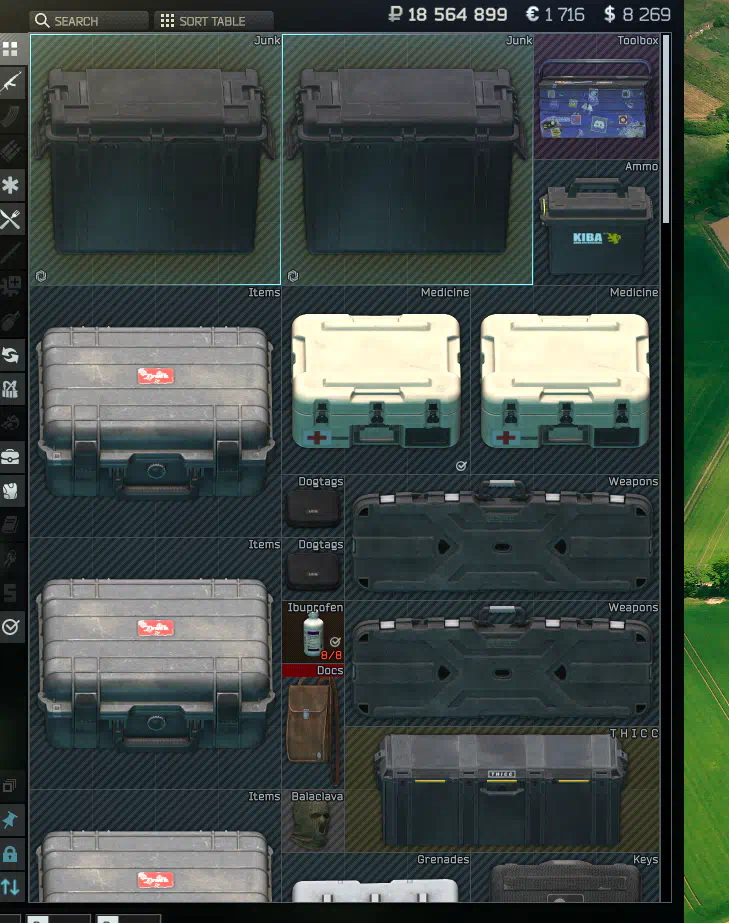This screenshot has width=729, height=923.
Task: Toggle the padlock lock button
Action: click(11, 853)
